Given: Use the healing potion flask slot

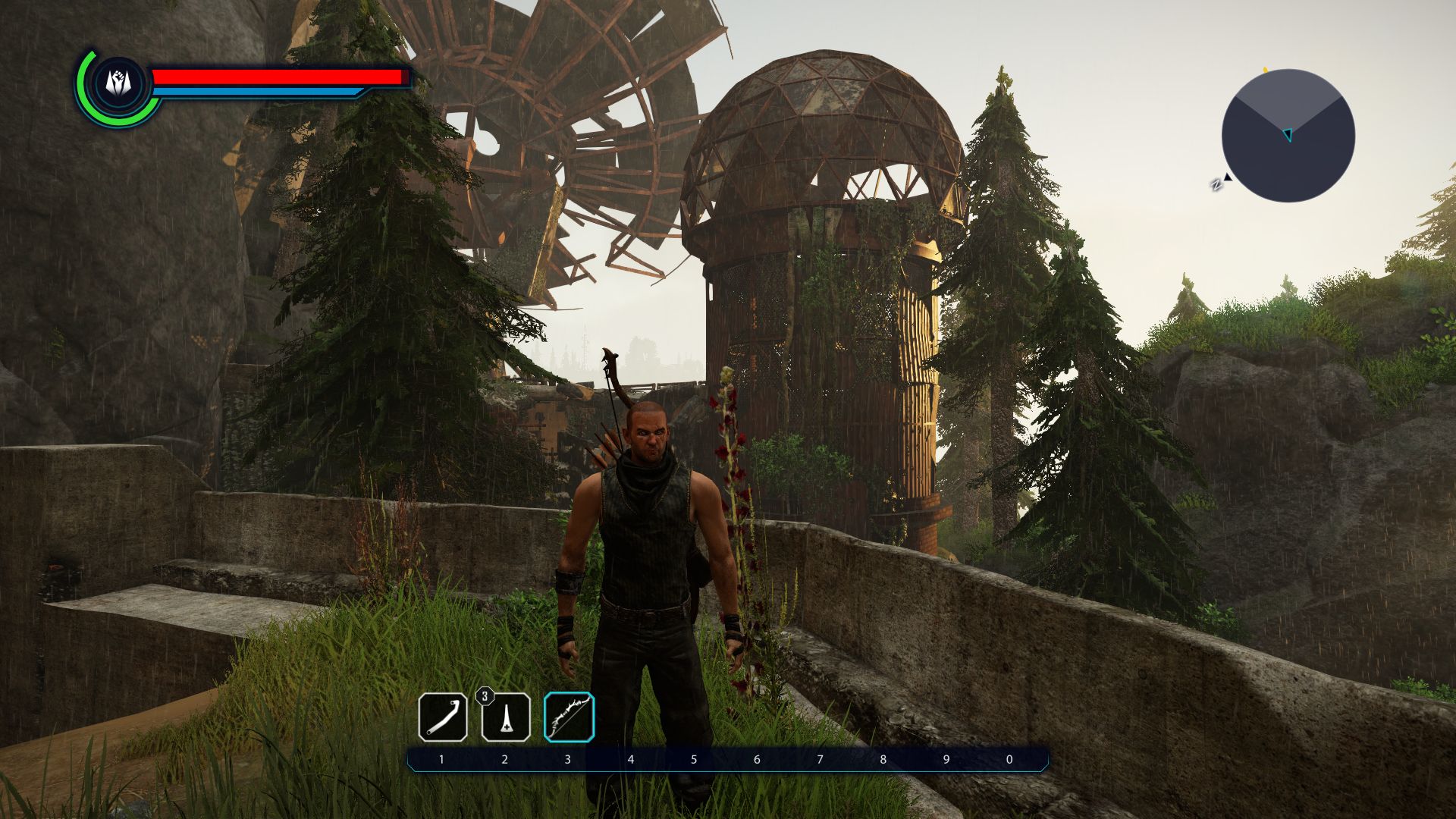Looking at the screenshot, I should [506, 717].
